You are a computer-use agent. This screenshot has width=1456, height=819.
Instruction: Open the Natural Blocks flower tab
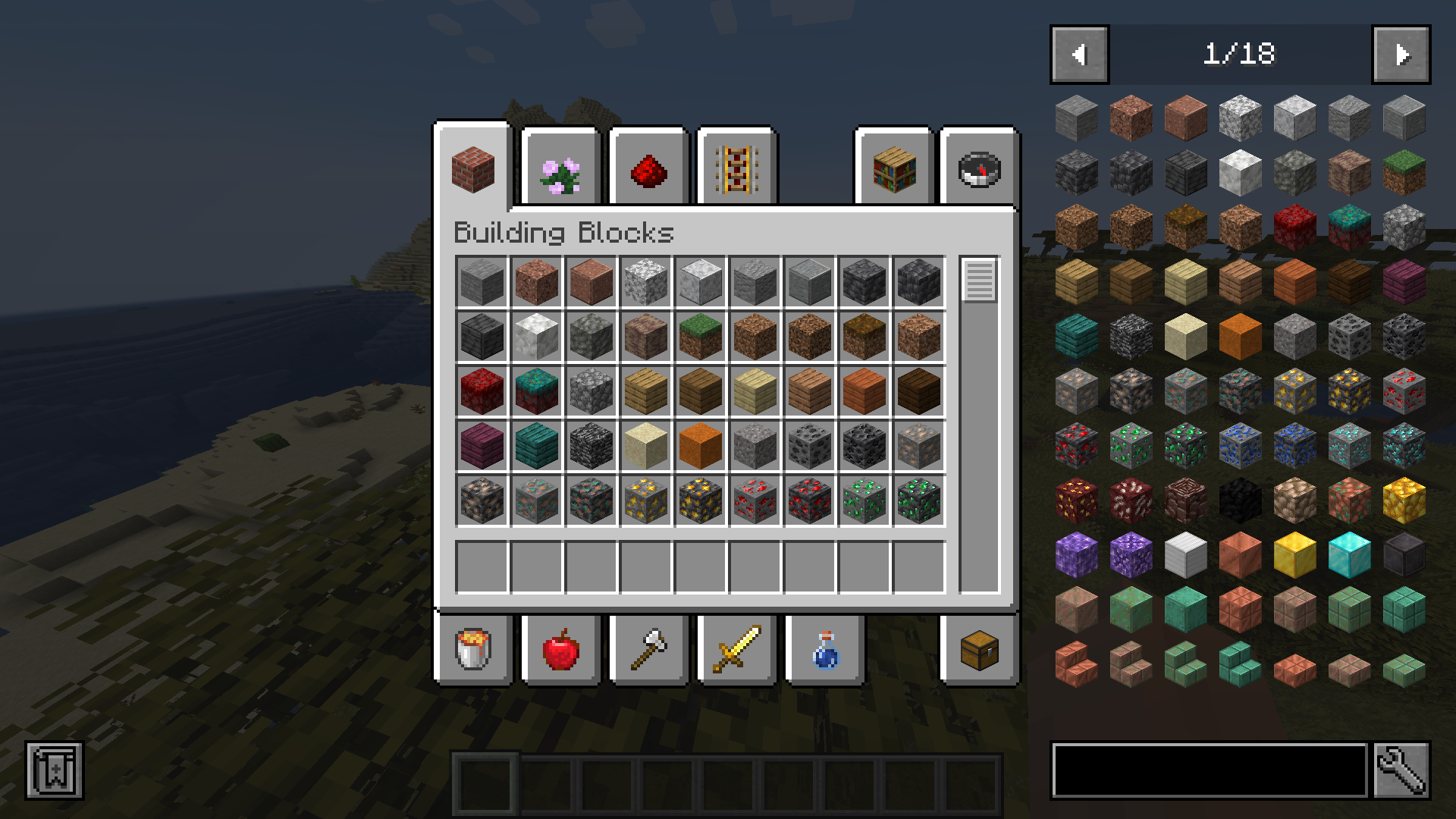(x=561, y=168)
